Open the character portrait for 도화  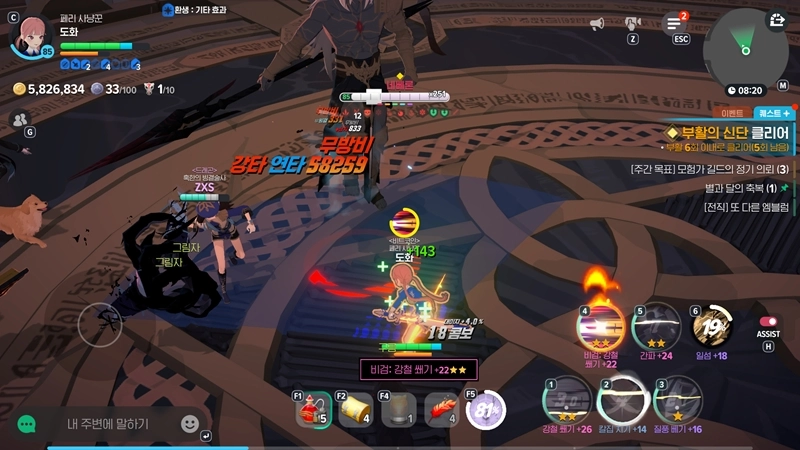(x=29, y=34)
